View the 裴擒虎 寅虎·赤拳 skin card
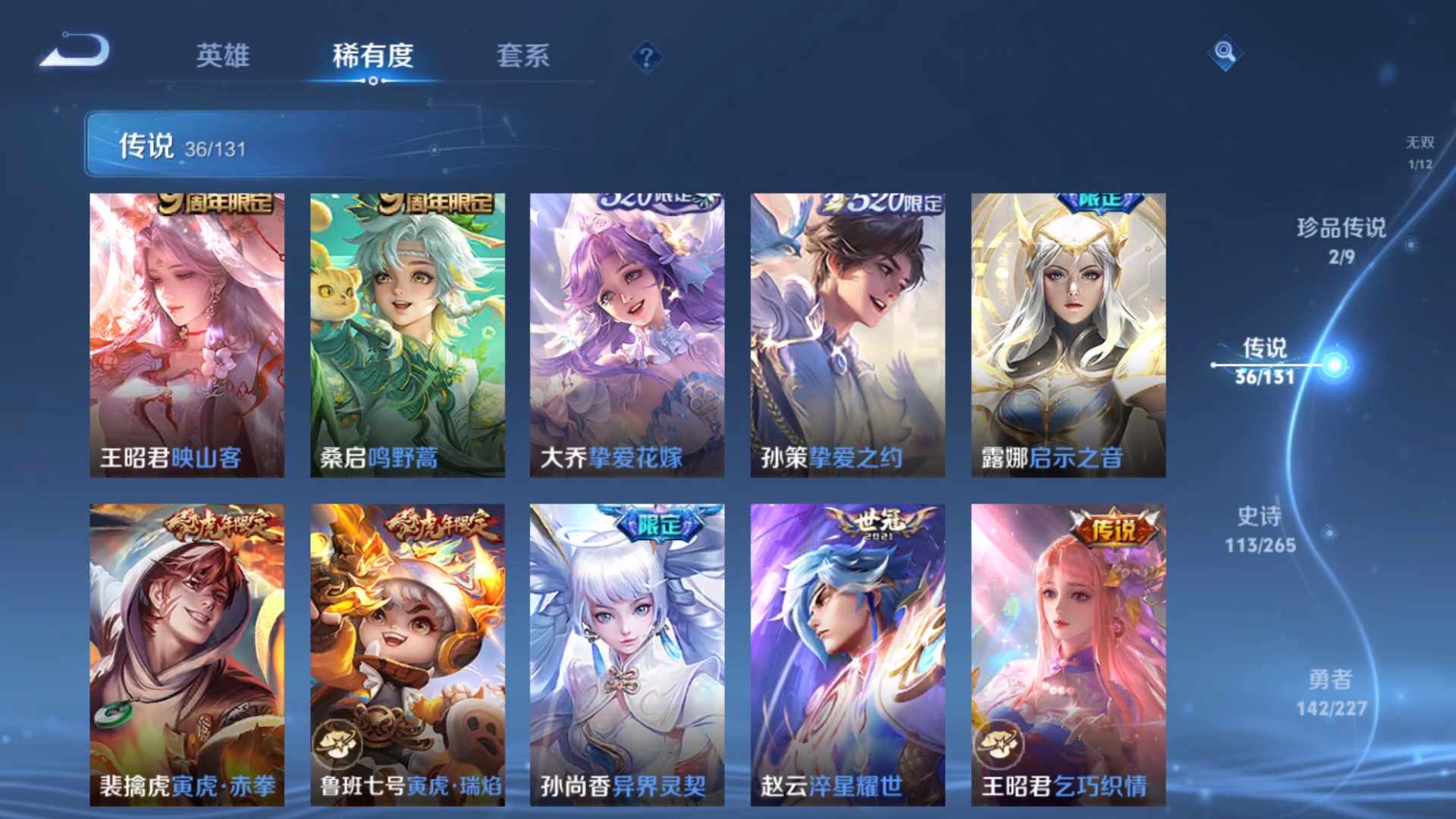The height and width of the screenshot is (819, 1456). (x=187, y=654)
